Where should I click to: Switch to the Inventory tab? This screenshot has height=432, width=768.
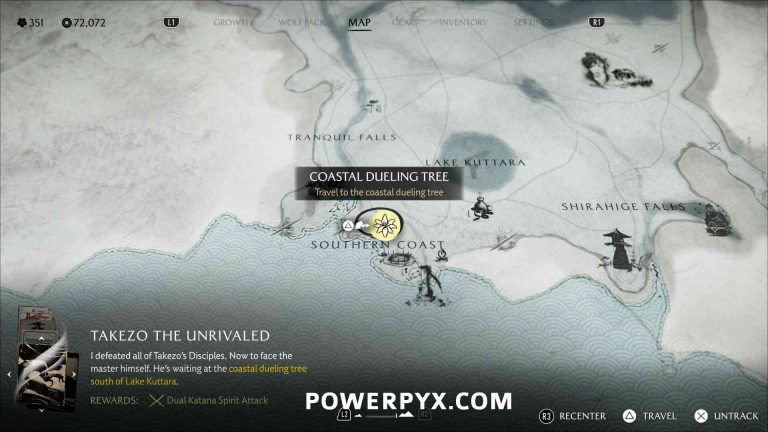(464, 22)
